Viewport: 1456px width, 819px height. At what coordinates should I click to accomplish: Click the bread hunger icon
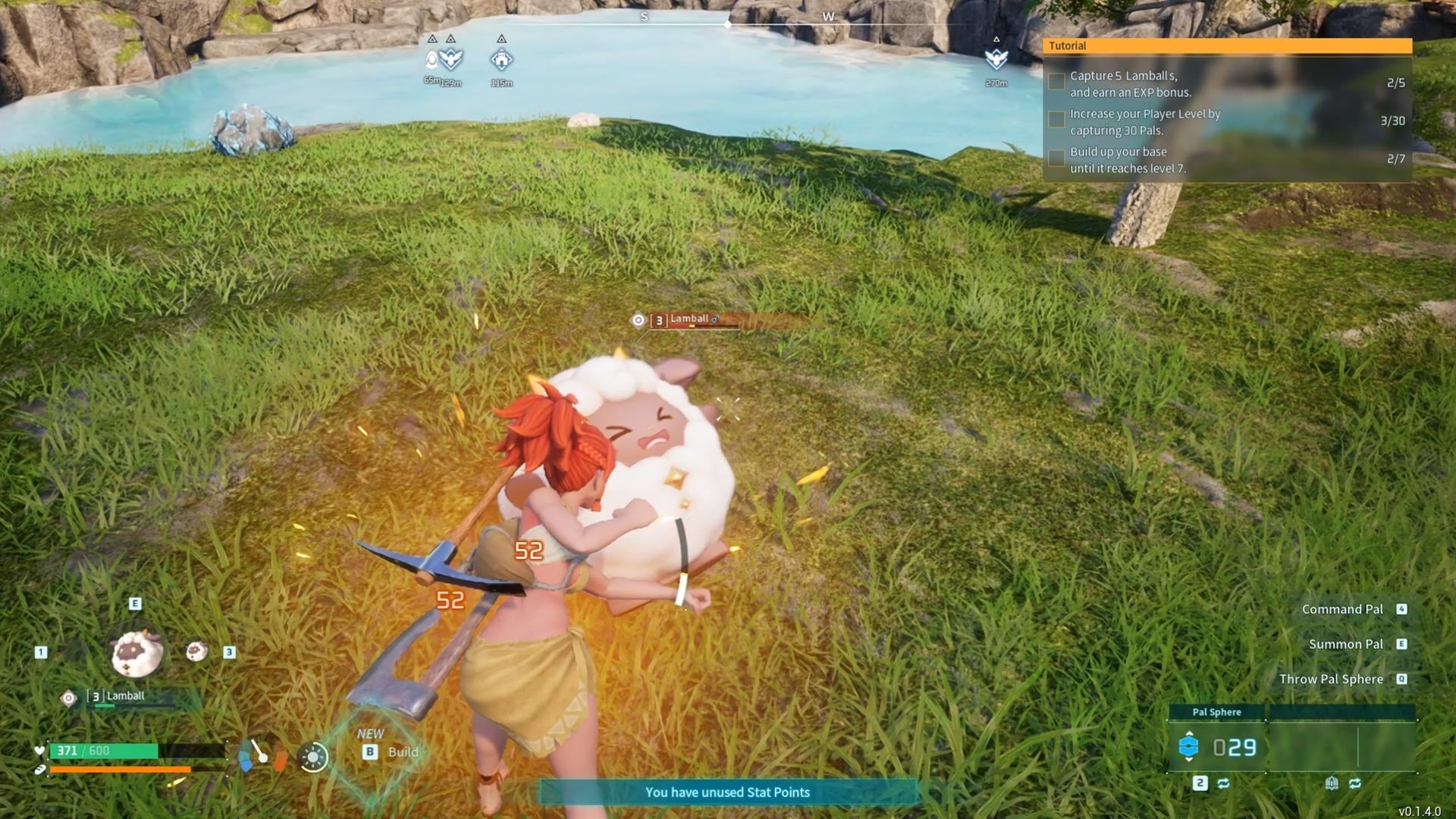39,770
